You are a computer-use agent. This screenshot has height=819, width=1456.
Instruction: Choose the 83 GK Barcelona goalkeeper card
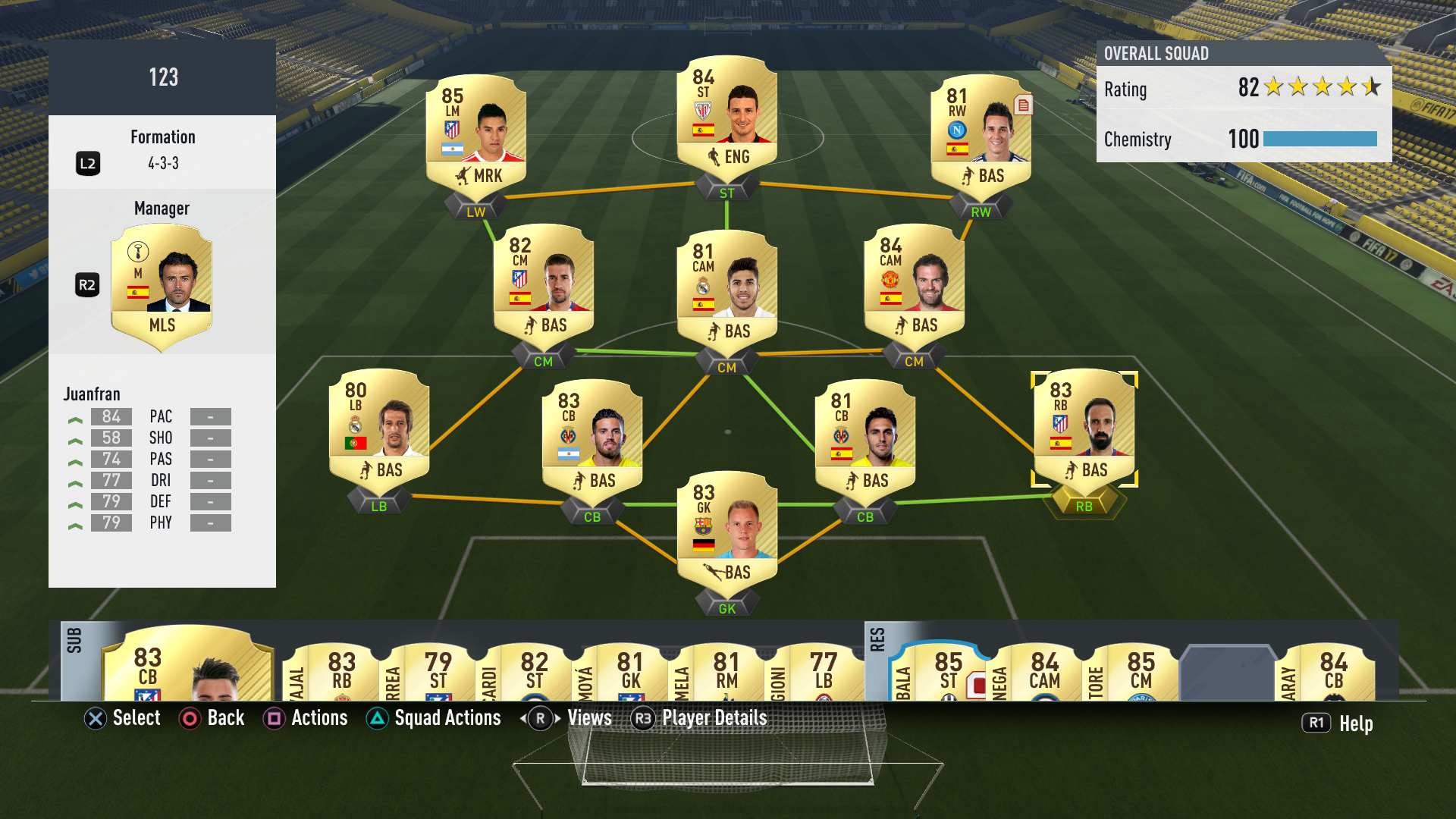(726, 529)
